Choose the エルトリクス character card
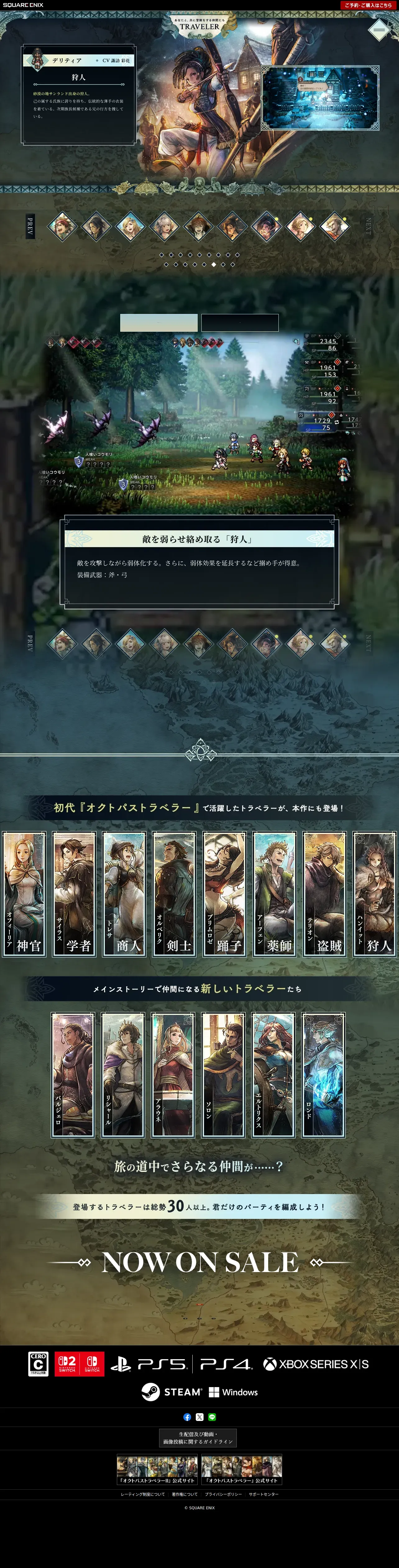Image resolution: width=399 pixels, height=1568 pixels. click(273, 1075)
